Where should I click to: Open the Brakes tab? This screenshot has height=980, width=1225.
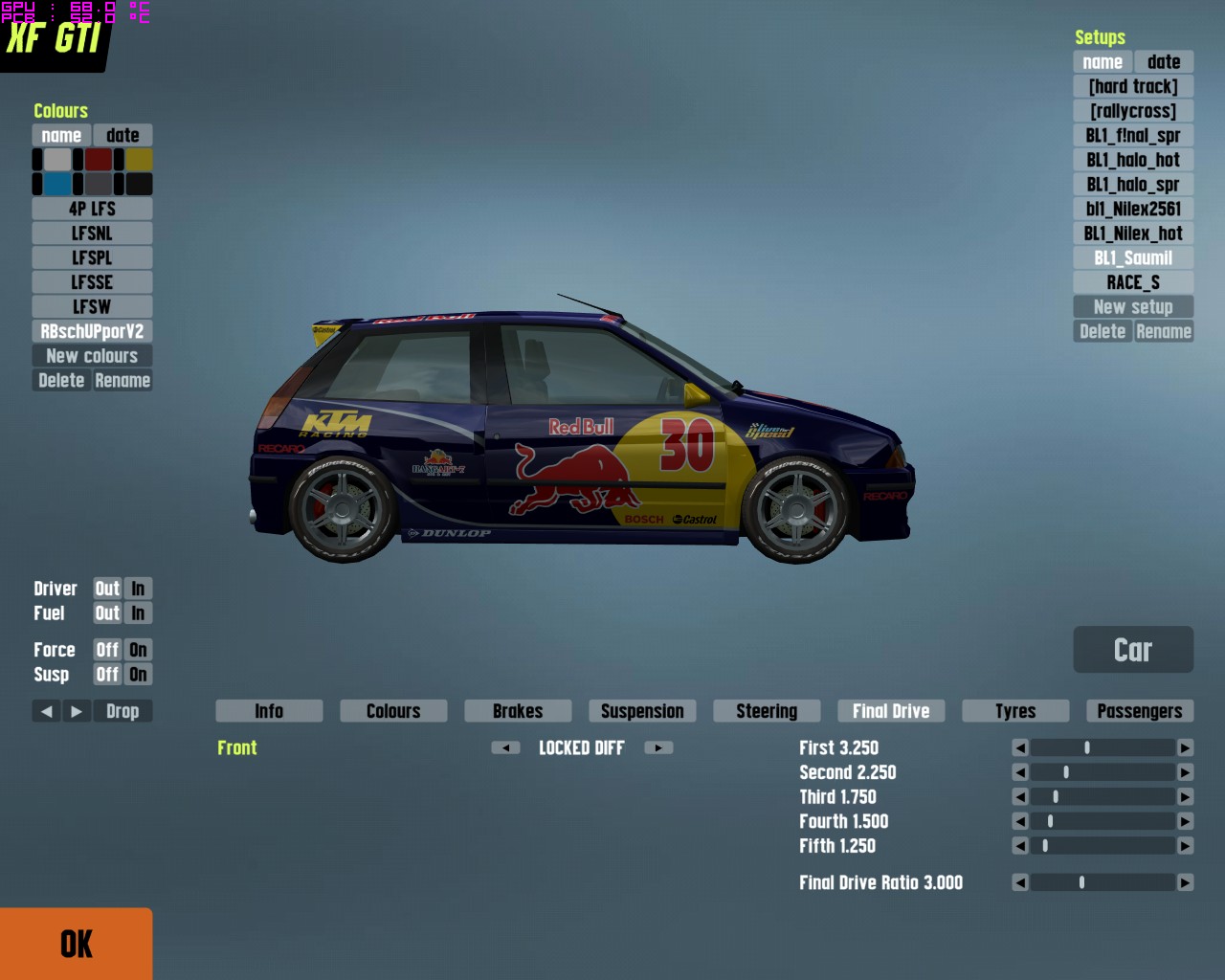pyautogui.click(x=518, y=711)
